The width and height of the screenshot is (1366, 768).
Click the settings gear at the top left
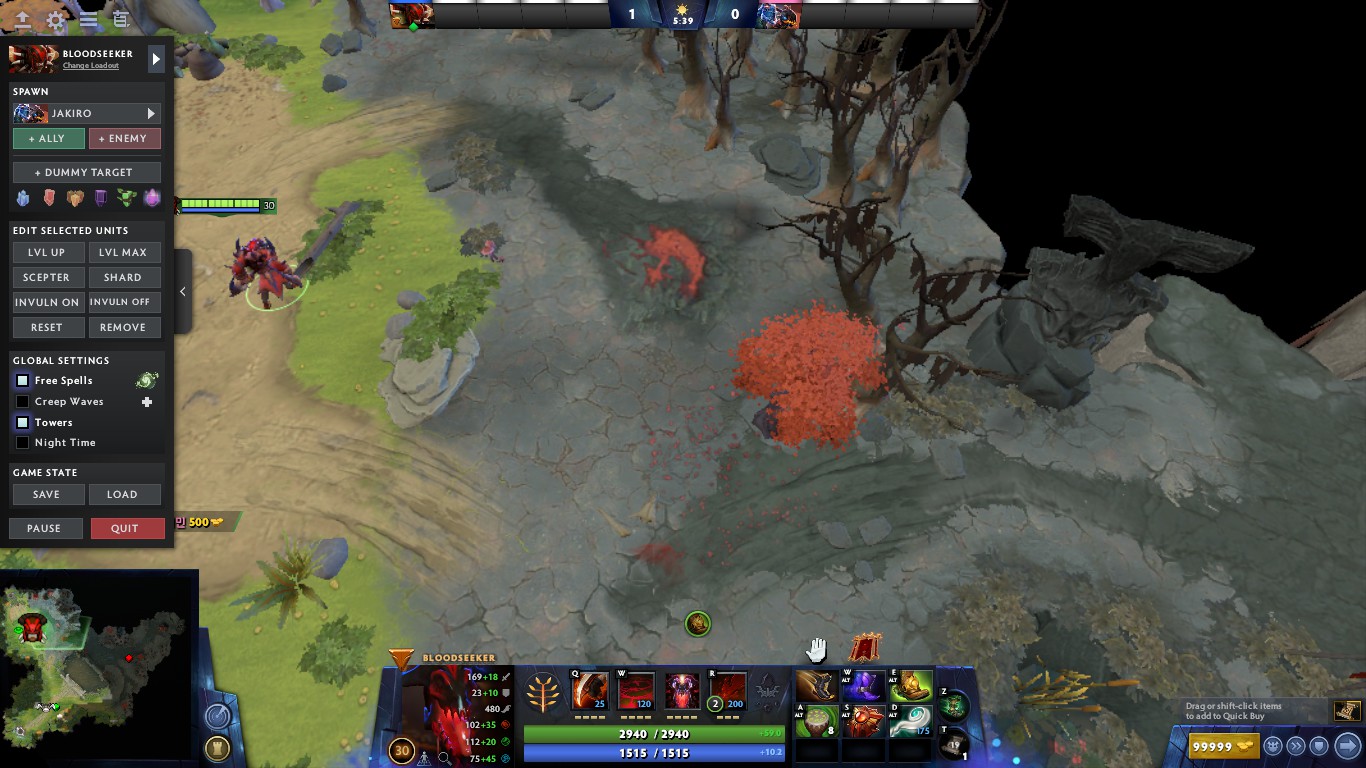[x=55, y=20]
